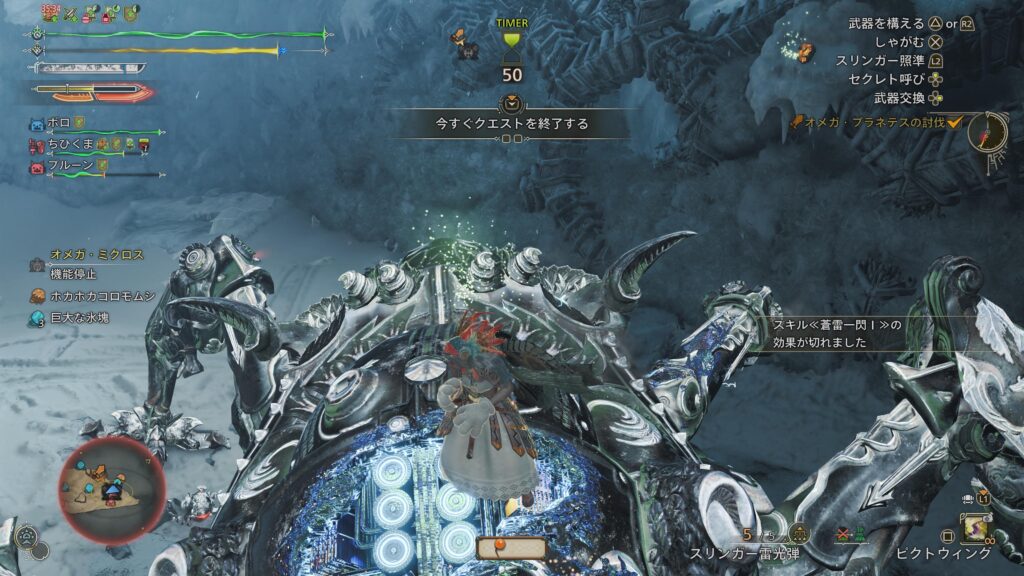Select the スリンガー雷光弾 slinger ammo icon
Image resolution: width=1024 pixels, height=576 pixels.
coord(797,534)
